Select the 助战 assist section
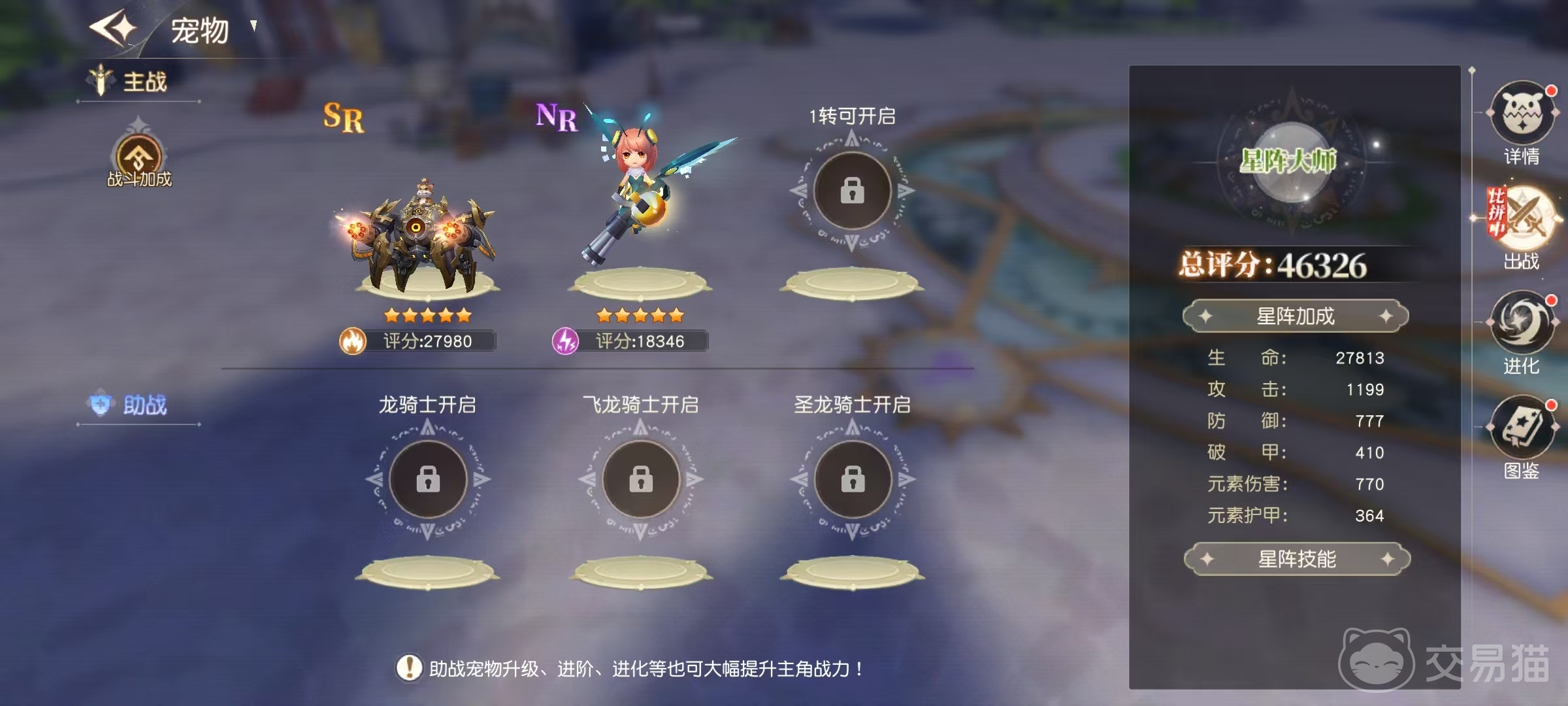Screen dimensions: 1568x706 [x=139, y=405]
